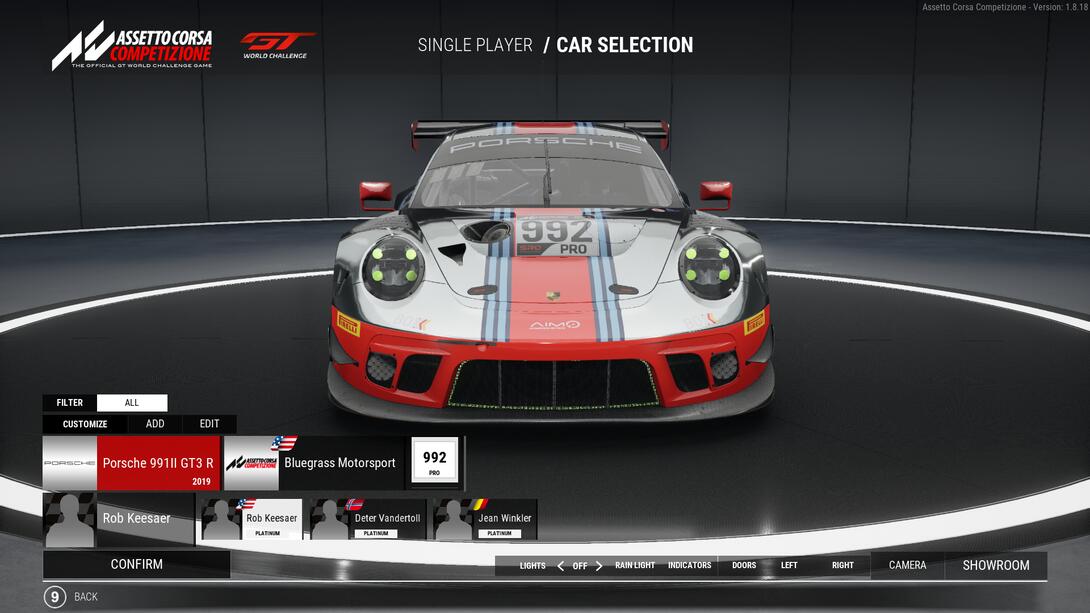Cycle lights setting with left arrow
This screenshot has height=613, width=1090.
[x=560, y=566]
